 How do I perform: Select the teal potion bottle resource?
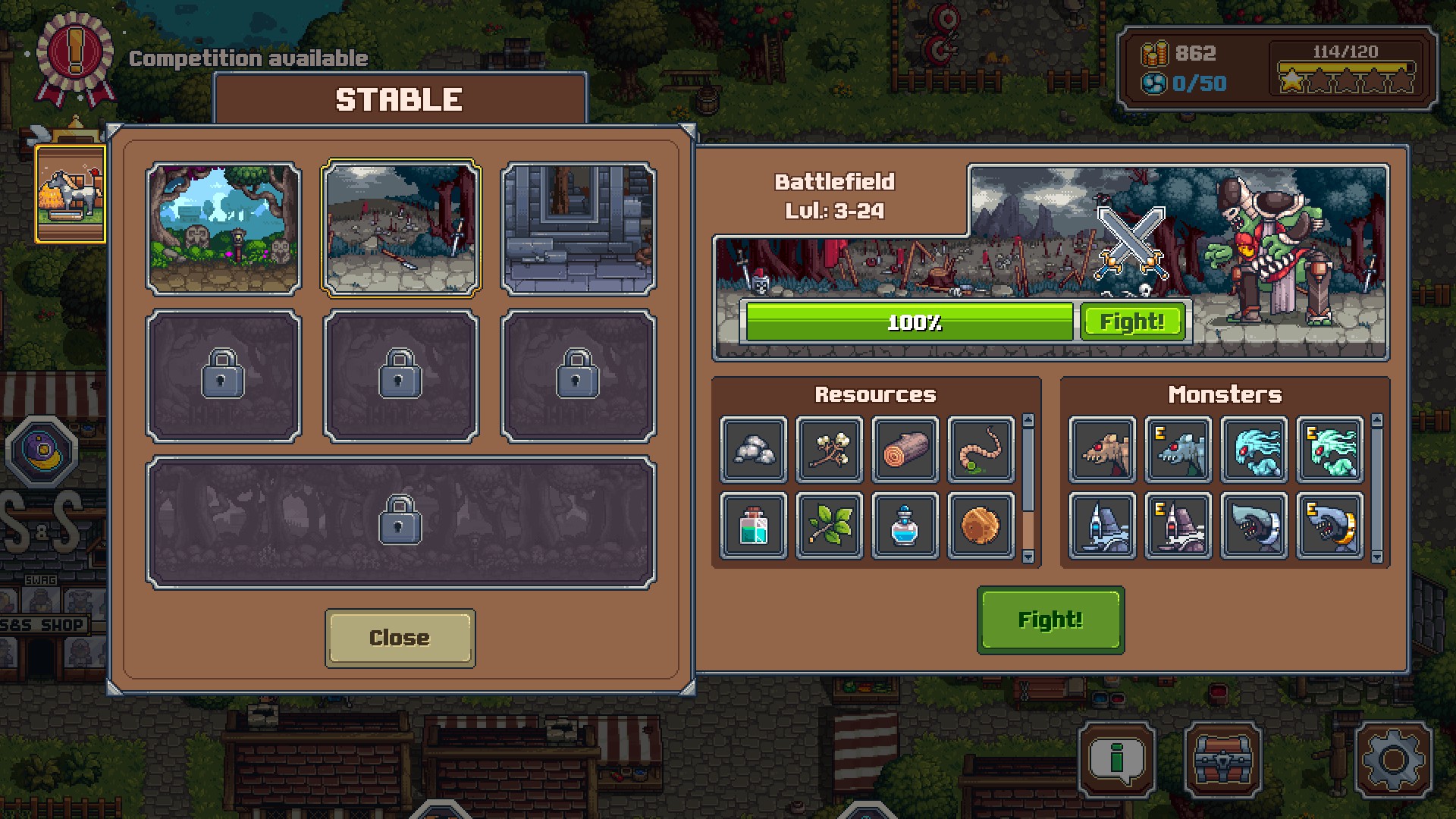pyautogui.click(x=754, y=526)
